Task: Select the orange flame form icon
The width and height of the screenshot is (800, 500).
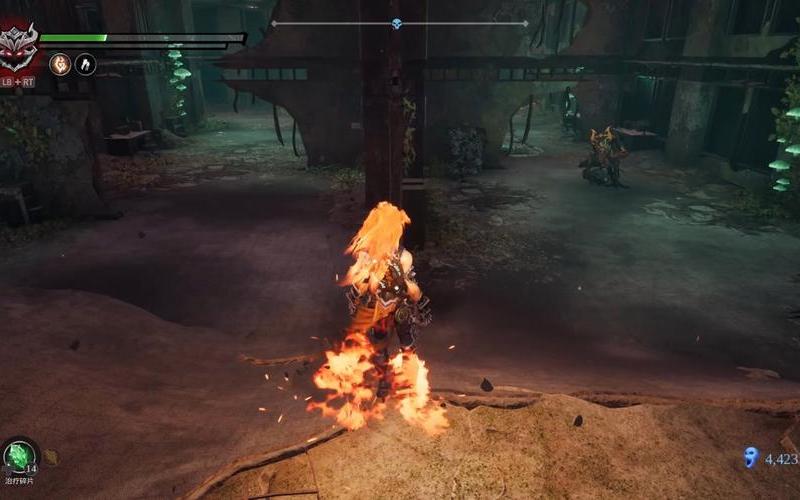Action: point(59,63)
